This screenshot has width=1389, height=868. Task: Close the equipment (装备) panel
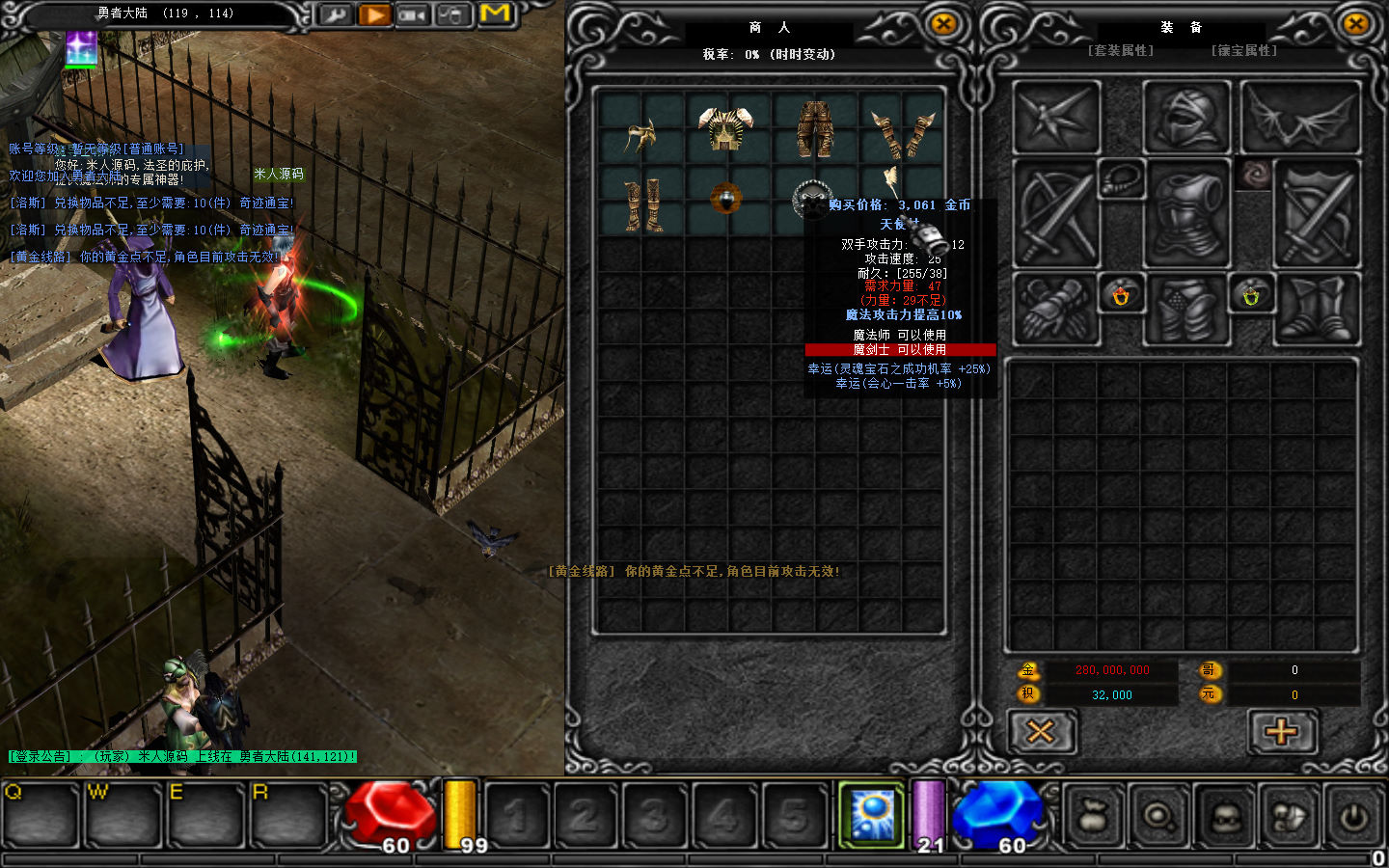1355,25
